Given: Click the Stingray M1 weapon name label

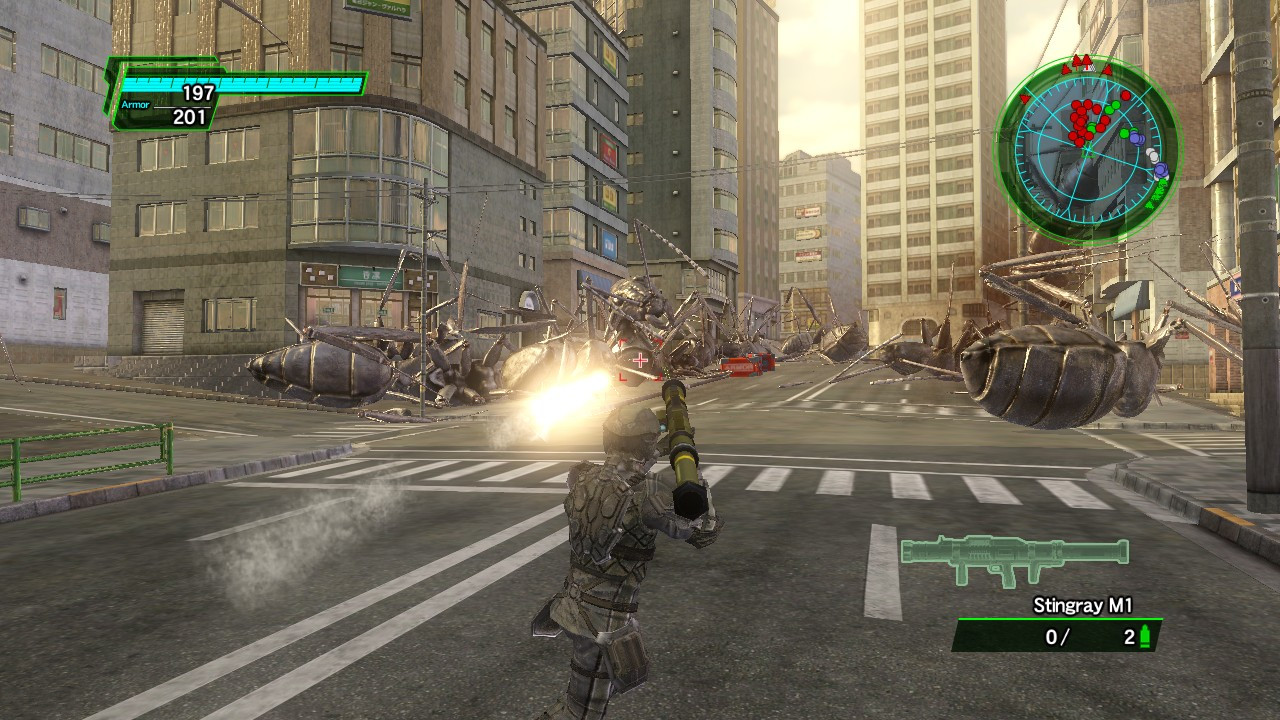Looking at the screenshot, I should click(1084, 604).
